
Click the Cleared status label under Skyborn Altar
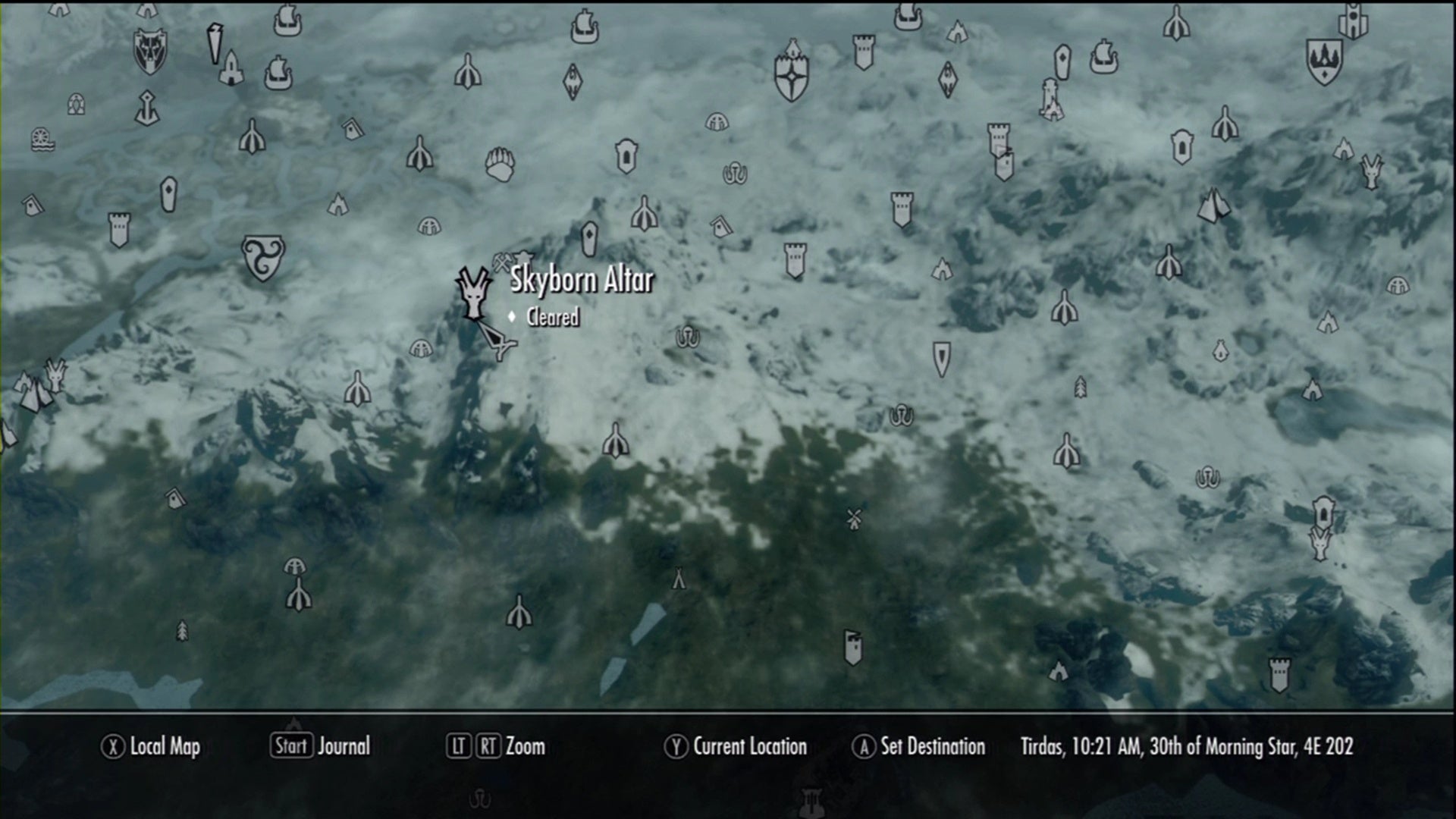point(554,318)
